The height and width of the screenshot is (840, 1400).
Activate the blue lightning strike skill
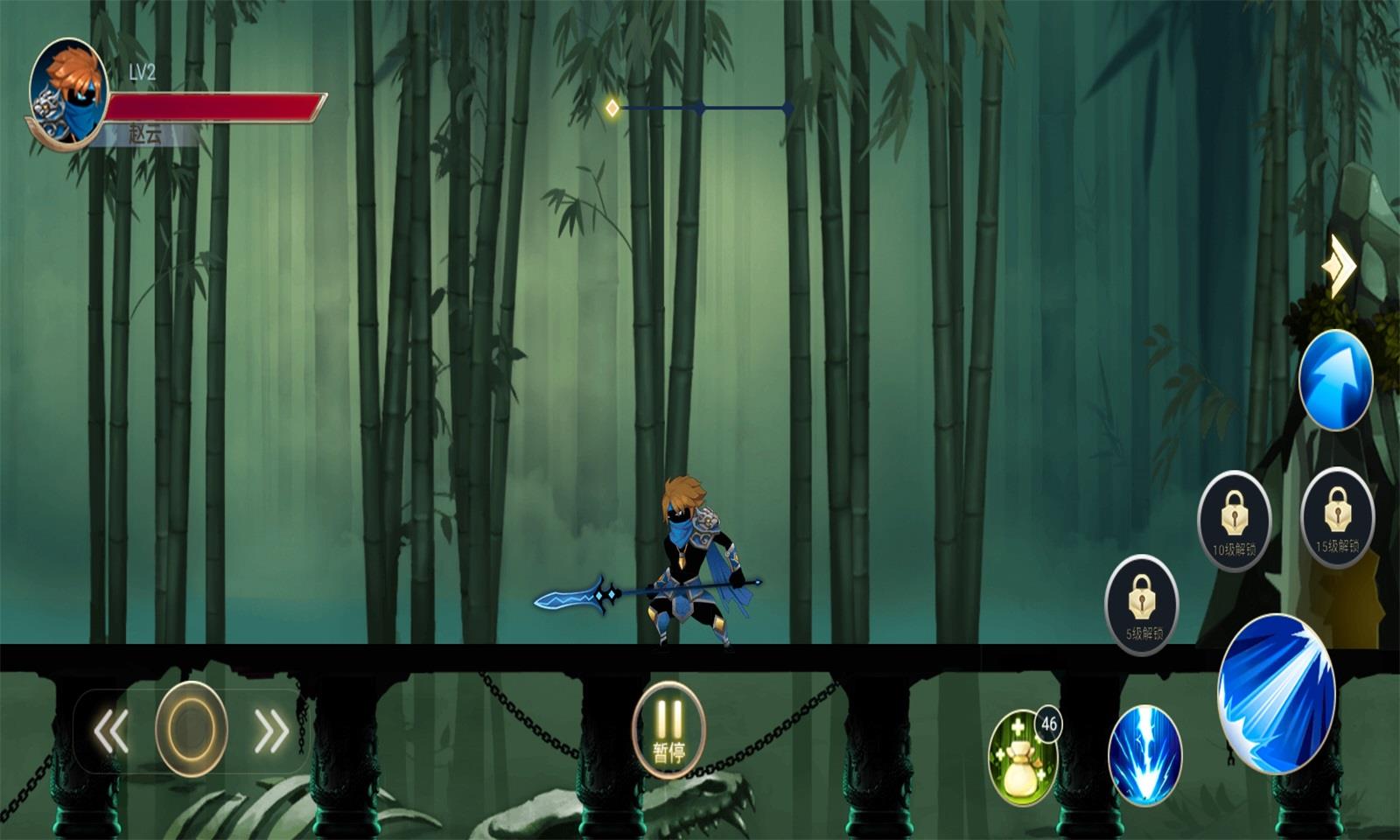[x=1144, y=754]
